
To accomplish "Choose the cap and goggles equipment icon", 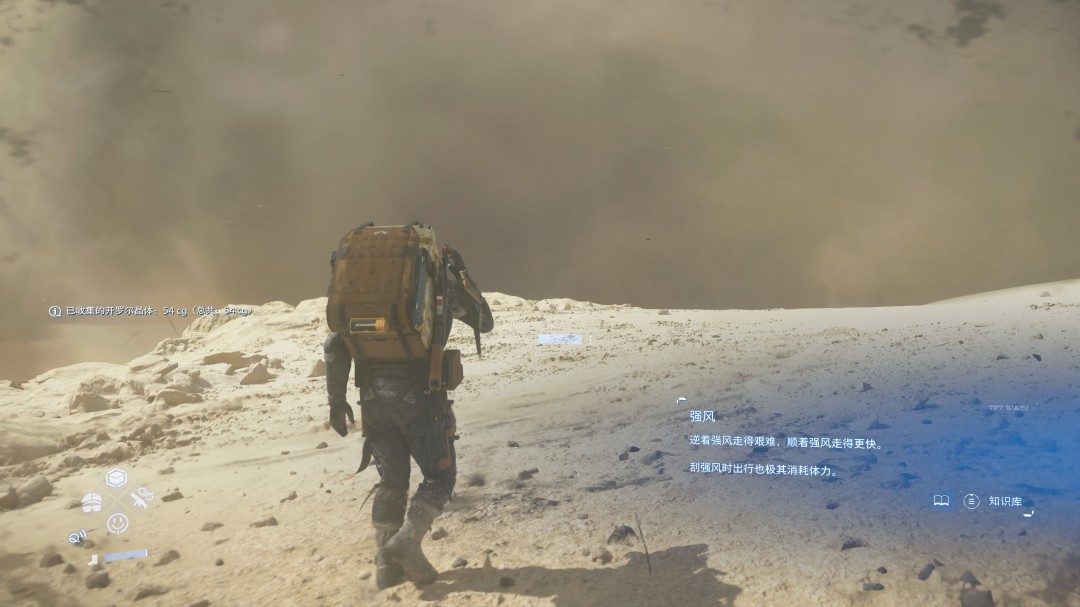I will (92, 500).
